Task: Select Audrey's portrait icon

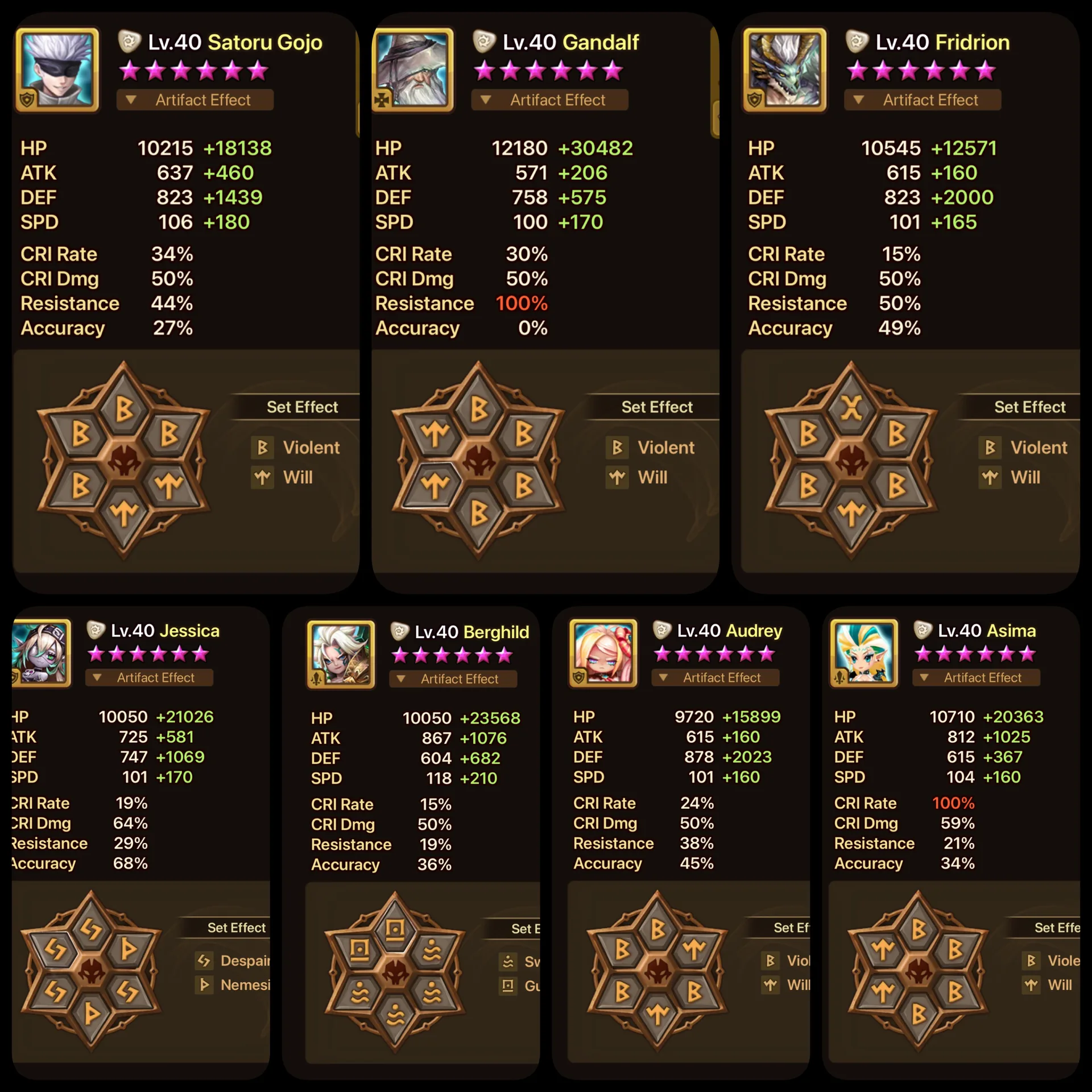Action: click(603, 653)
